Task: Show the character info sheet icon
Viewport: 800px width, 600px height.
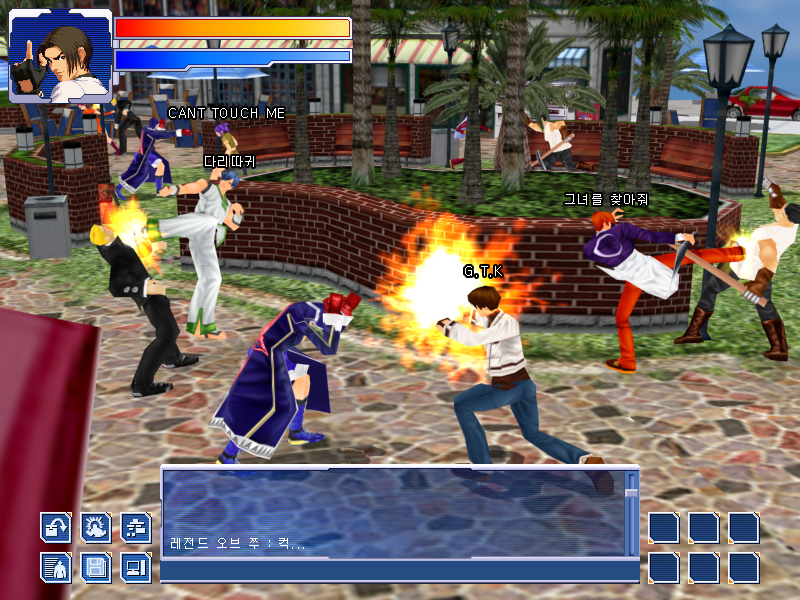Action: [x=56, y=567]
